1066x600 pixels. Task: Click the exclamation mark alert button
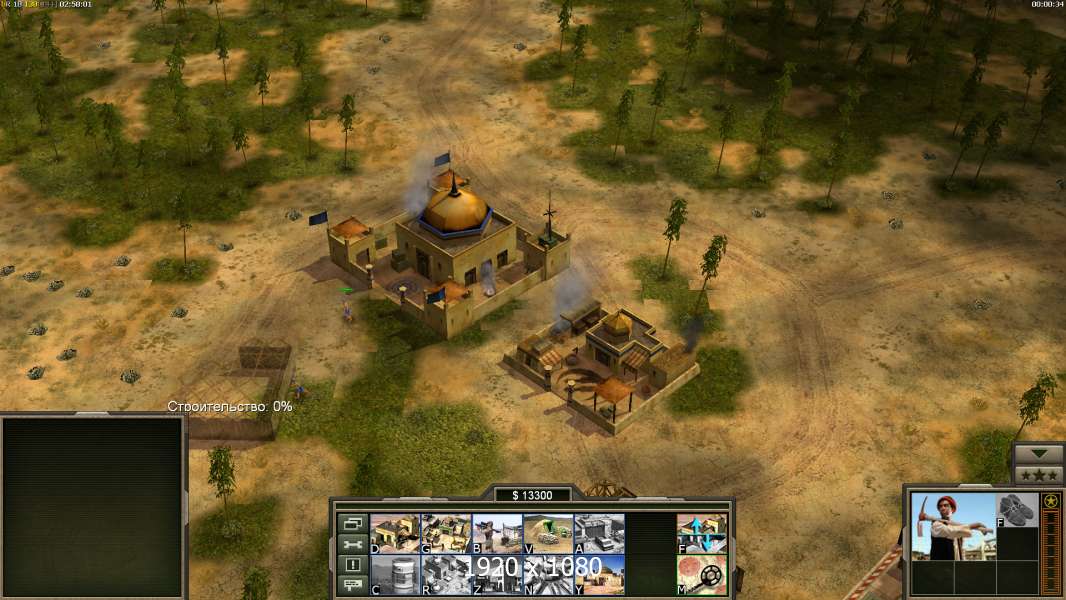click(x=352, y=565)
